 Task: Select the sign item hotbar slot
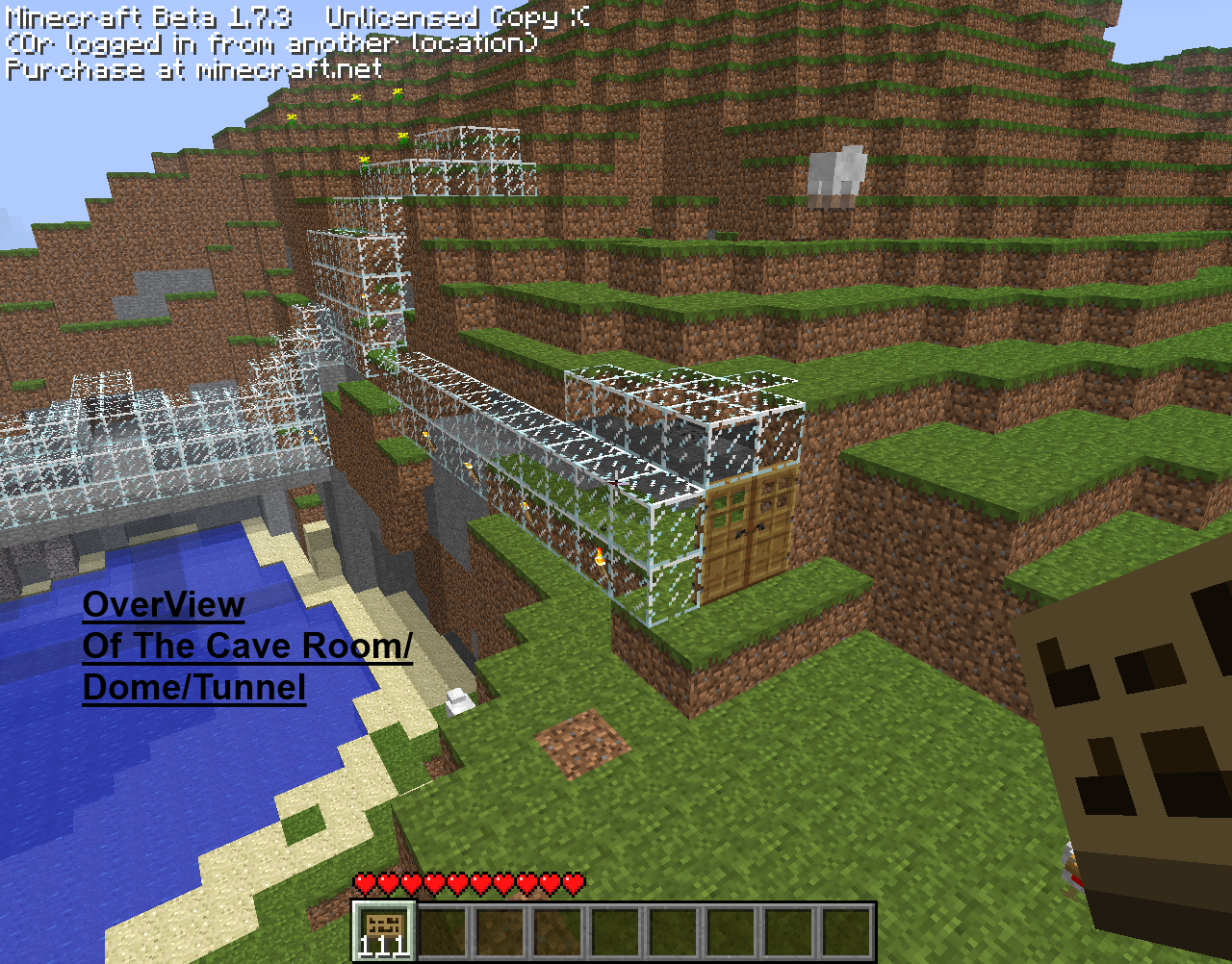click(x=384, y=930)
